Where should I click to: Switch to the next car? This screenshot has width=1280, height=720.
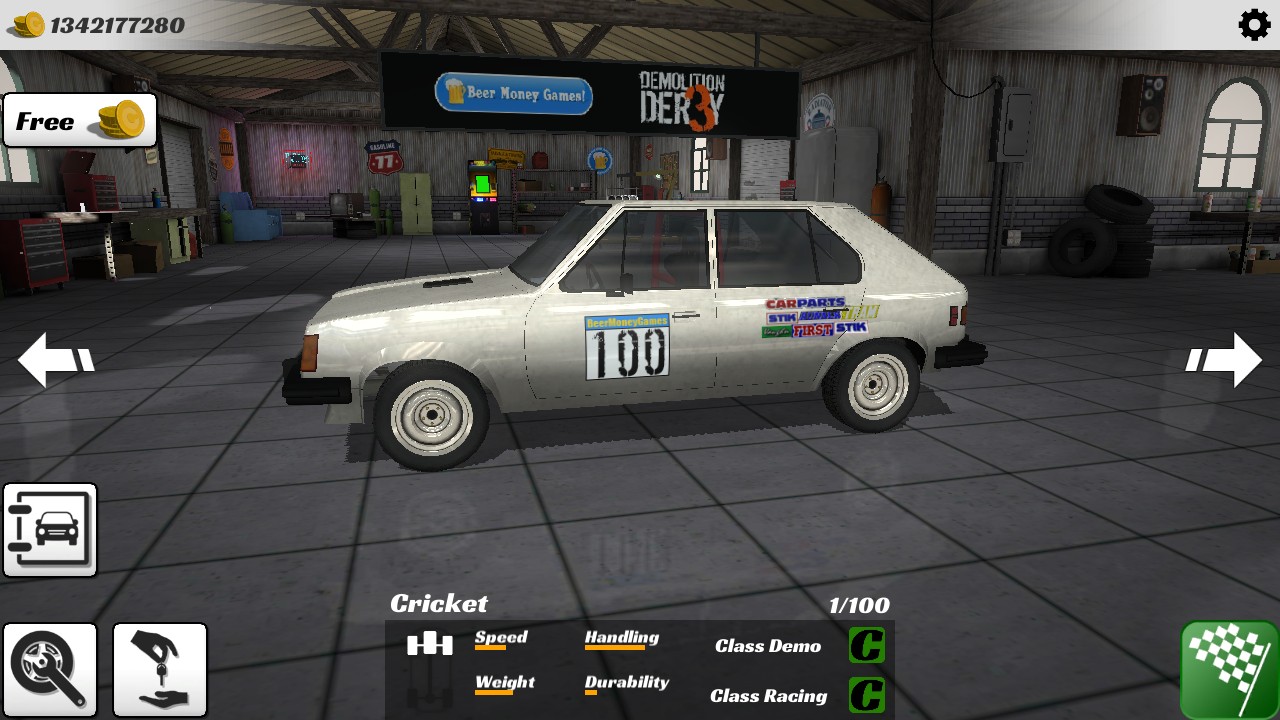coord(1224,360)
